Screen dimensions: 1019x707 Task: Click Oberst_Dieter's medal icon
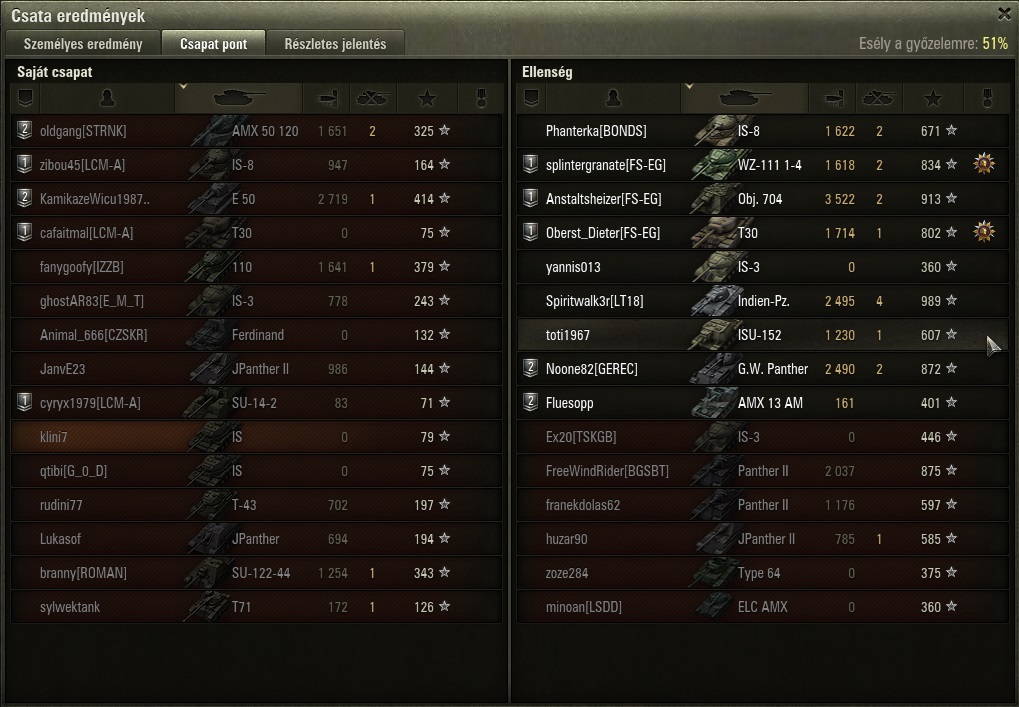point(985,232)
